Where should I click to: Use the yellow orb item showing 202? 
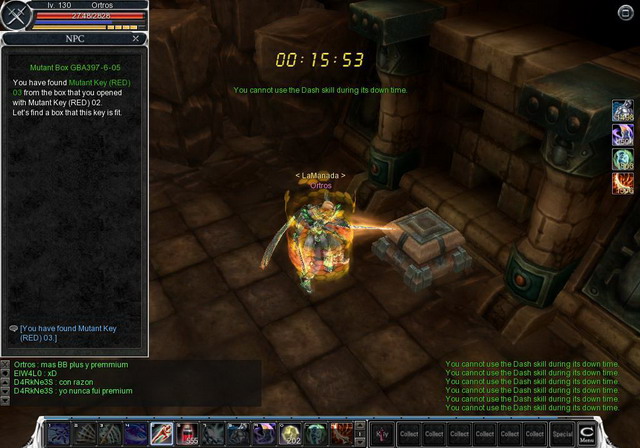click(x=291, y=433)
